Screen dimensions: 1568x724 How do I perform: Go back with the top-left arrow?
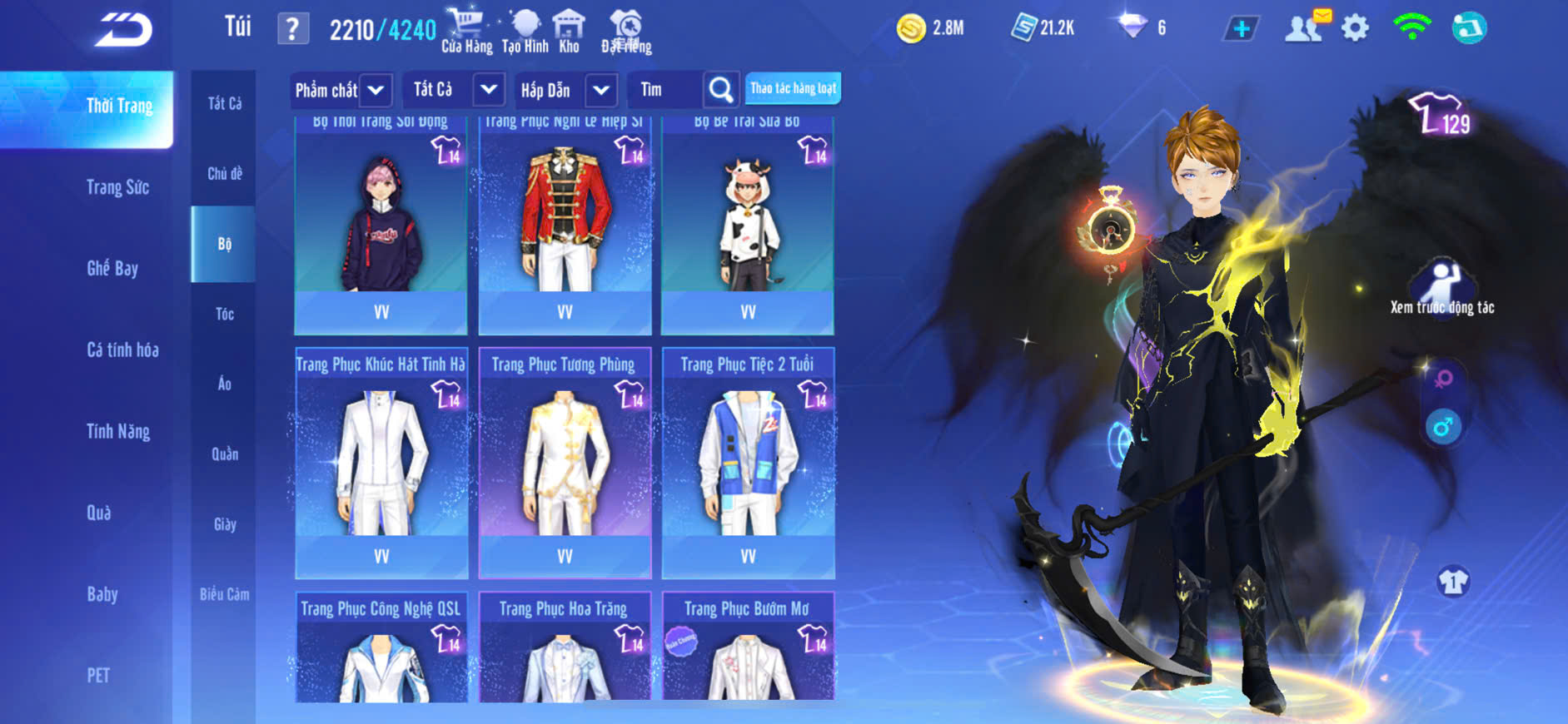click(x=123, y=30)
